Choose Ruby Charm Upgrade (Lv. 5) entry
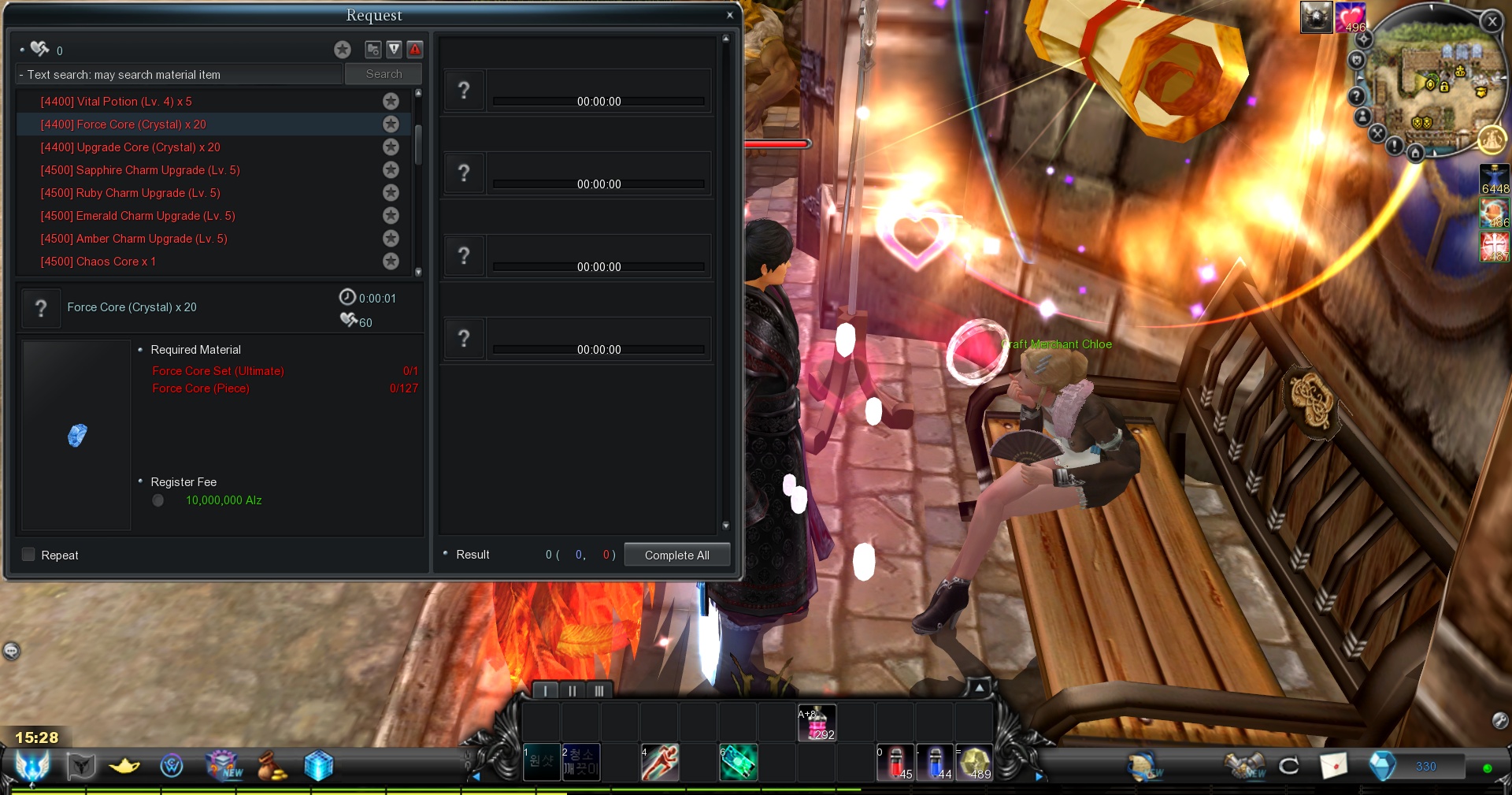Viewport: 1512px width, 795px height. click(130, 193)
